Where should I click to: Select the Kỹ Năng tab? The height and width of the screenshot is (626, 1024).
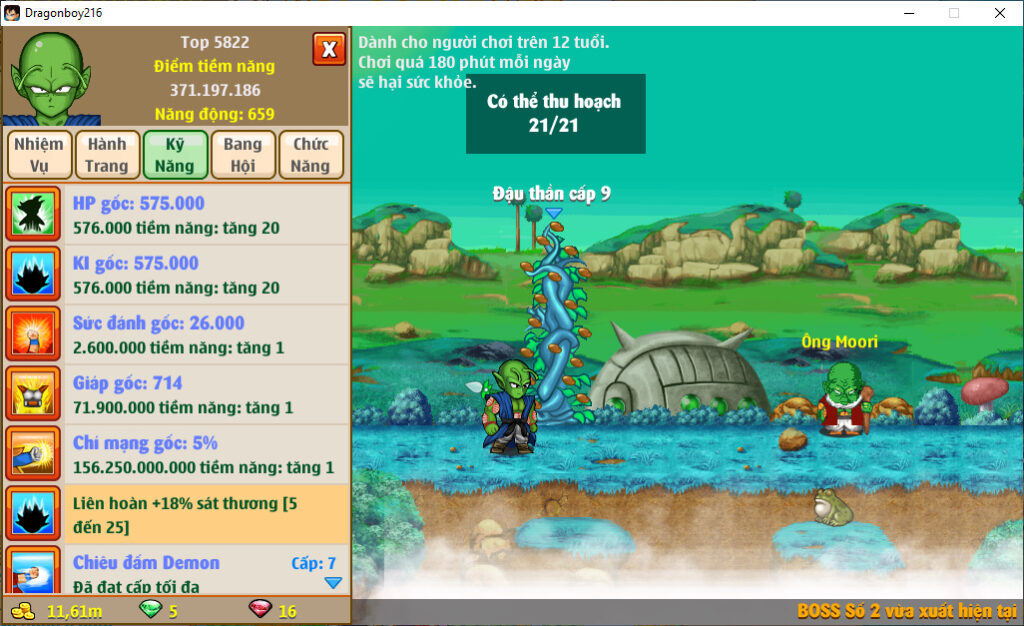click(x=175, y=155)
